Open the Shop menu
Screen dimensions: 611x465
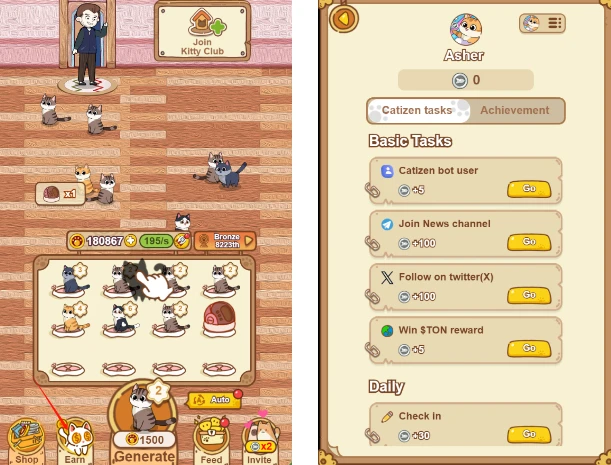pyautogui.click(x=24, y=438)
